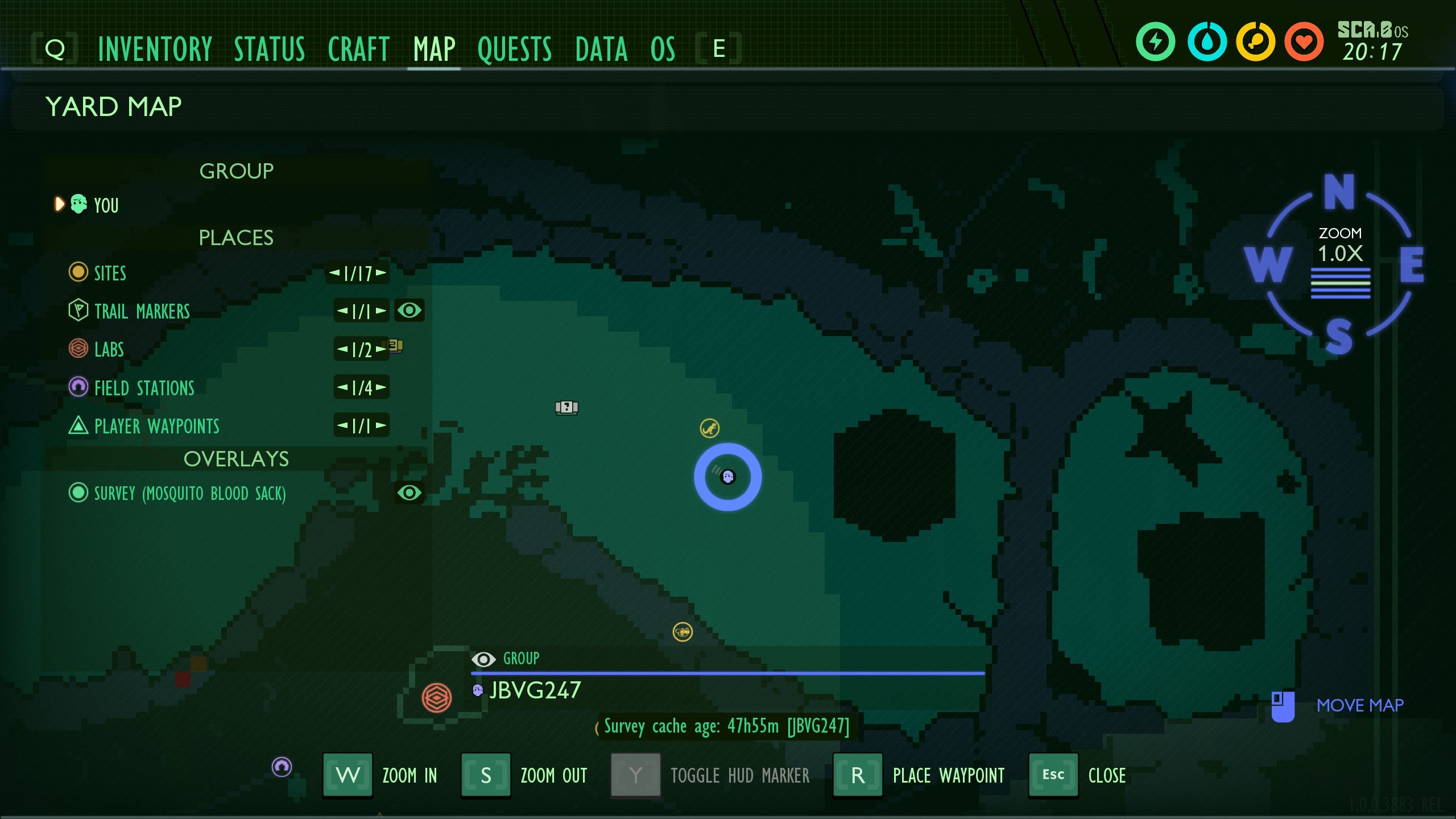Click the Labs icon in the sidebar
The image size is (1456, 819).
(x=78, y=349)
